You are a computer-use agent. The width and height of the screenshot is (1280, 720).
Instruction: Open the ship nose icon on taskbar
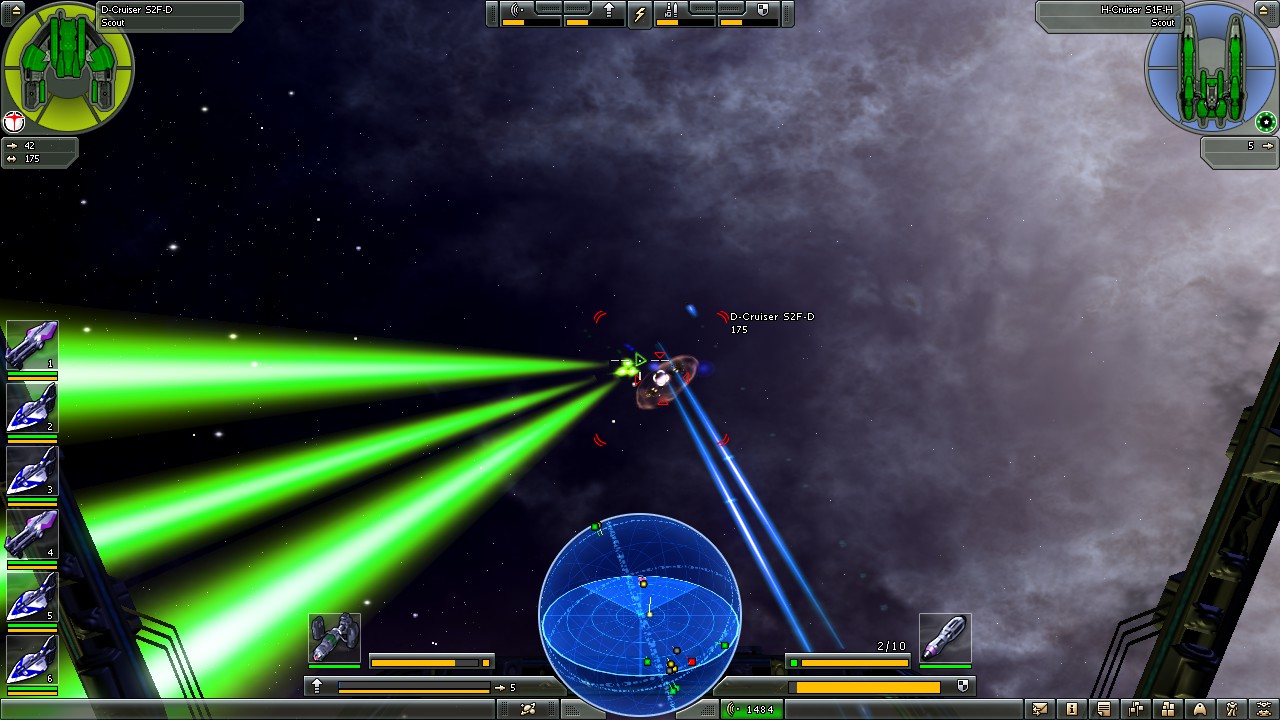(x=1198, y=708)
